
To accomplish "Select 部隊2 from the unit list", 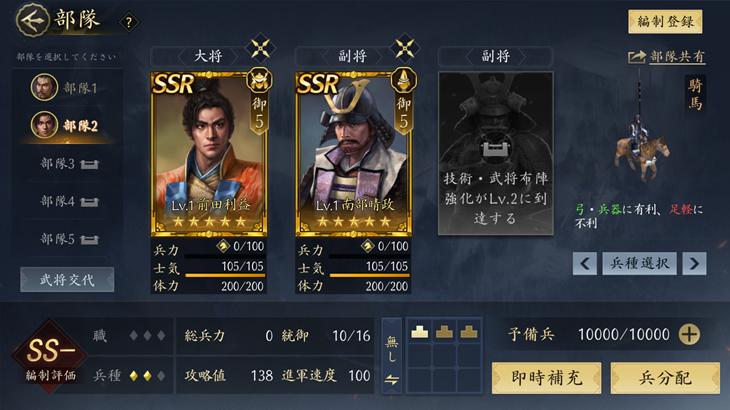I will (68, 125).
